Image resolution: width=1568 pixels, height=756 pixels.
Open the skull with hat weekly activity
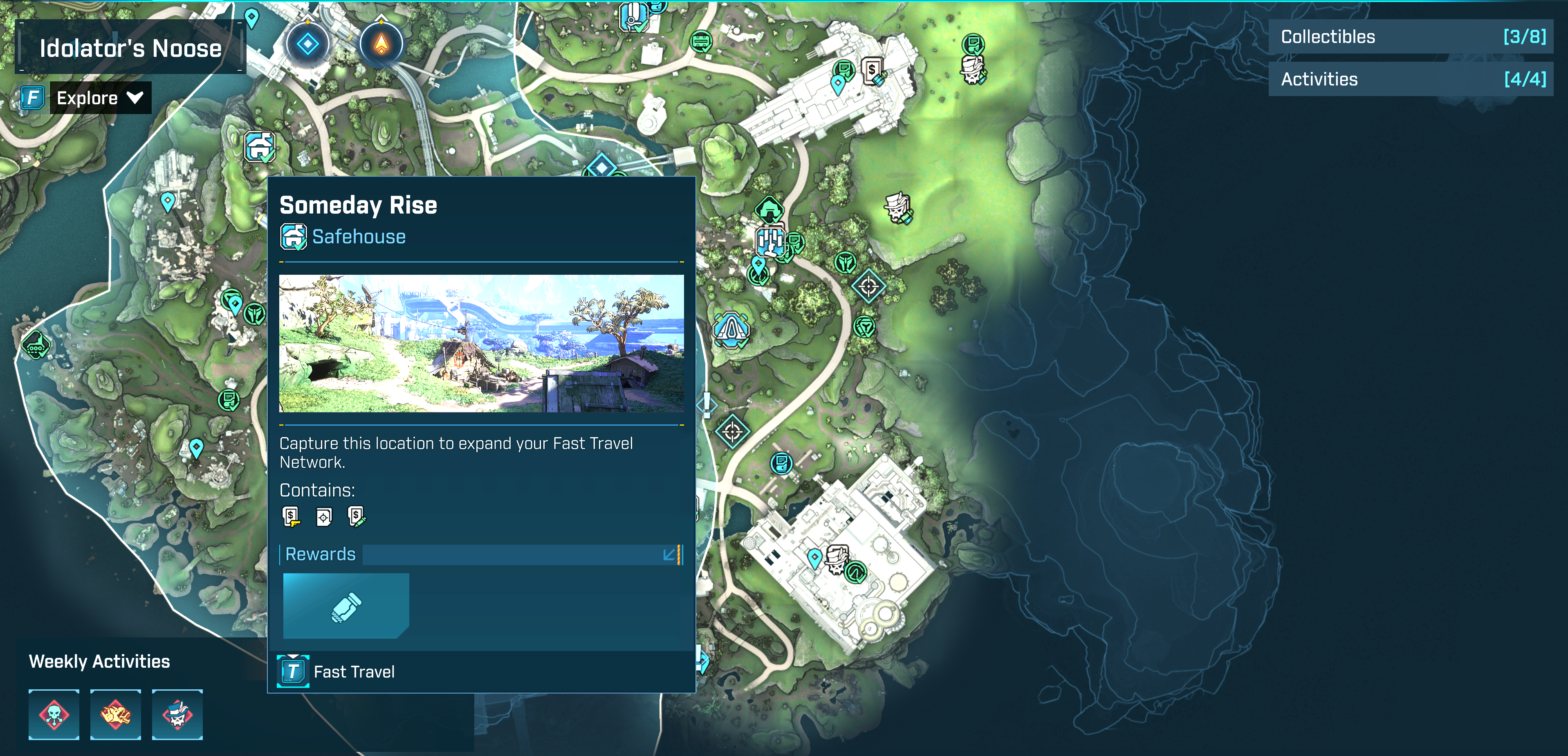tap(177, 715)
